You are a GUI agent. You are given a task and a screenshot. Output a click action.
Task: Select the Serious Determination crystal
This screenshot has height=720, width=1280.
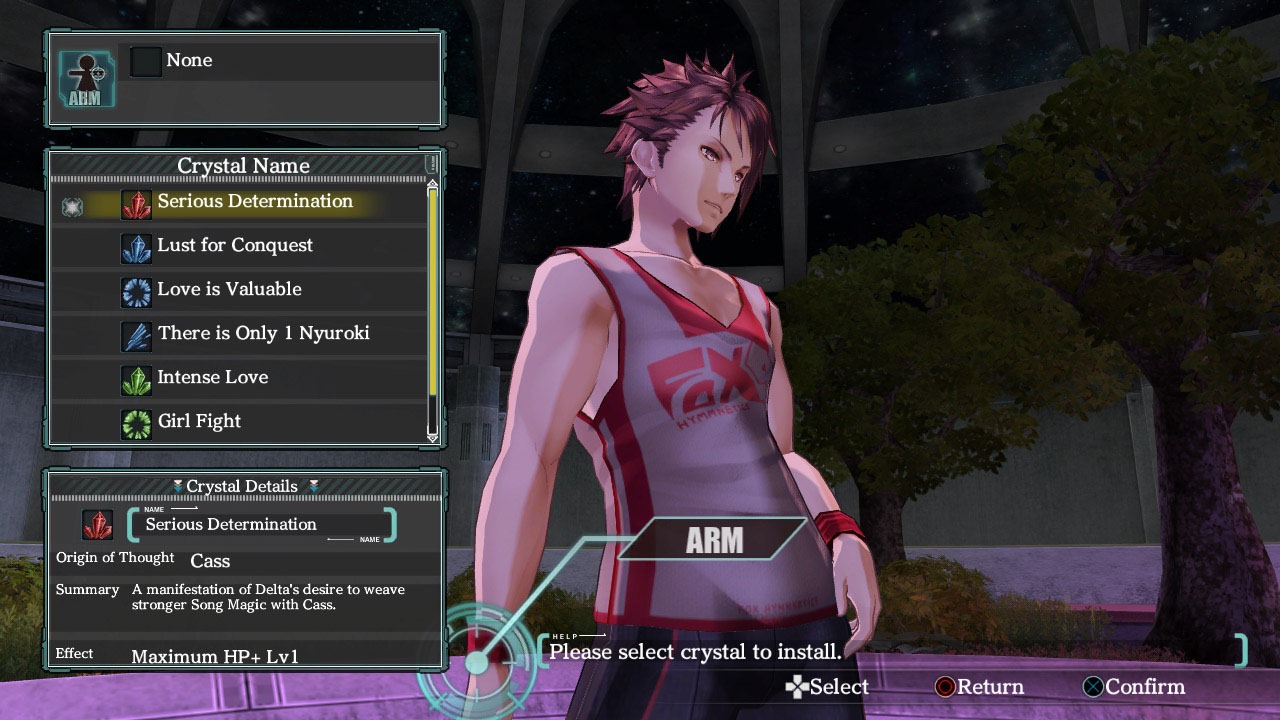pyautogui.click(x=254, y=202)
